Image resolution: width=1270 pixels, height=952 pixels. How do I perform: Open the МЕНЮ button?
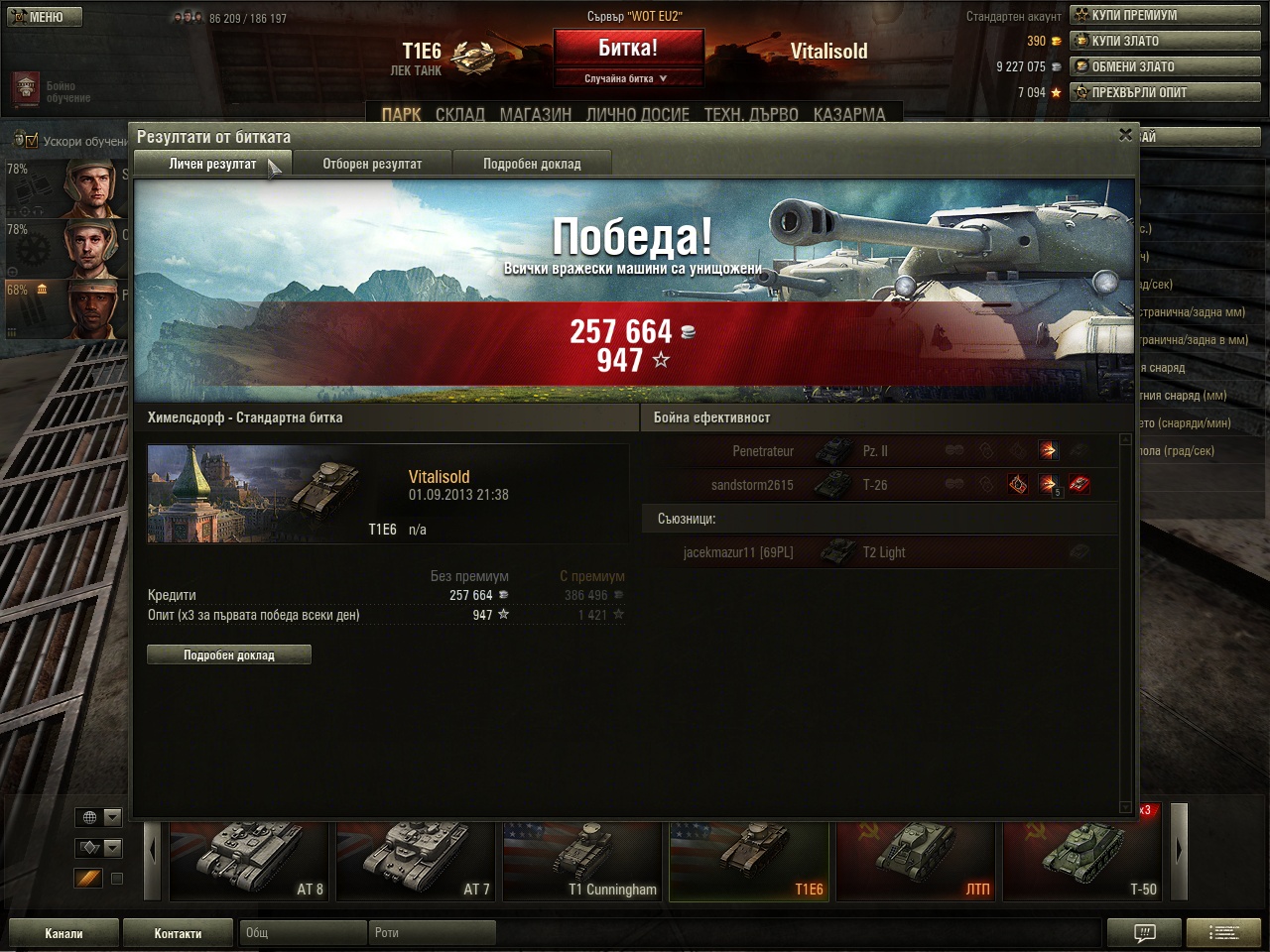click(45, 17)
